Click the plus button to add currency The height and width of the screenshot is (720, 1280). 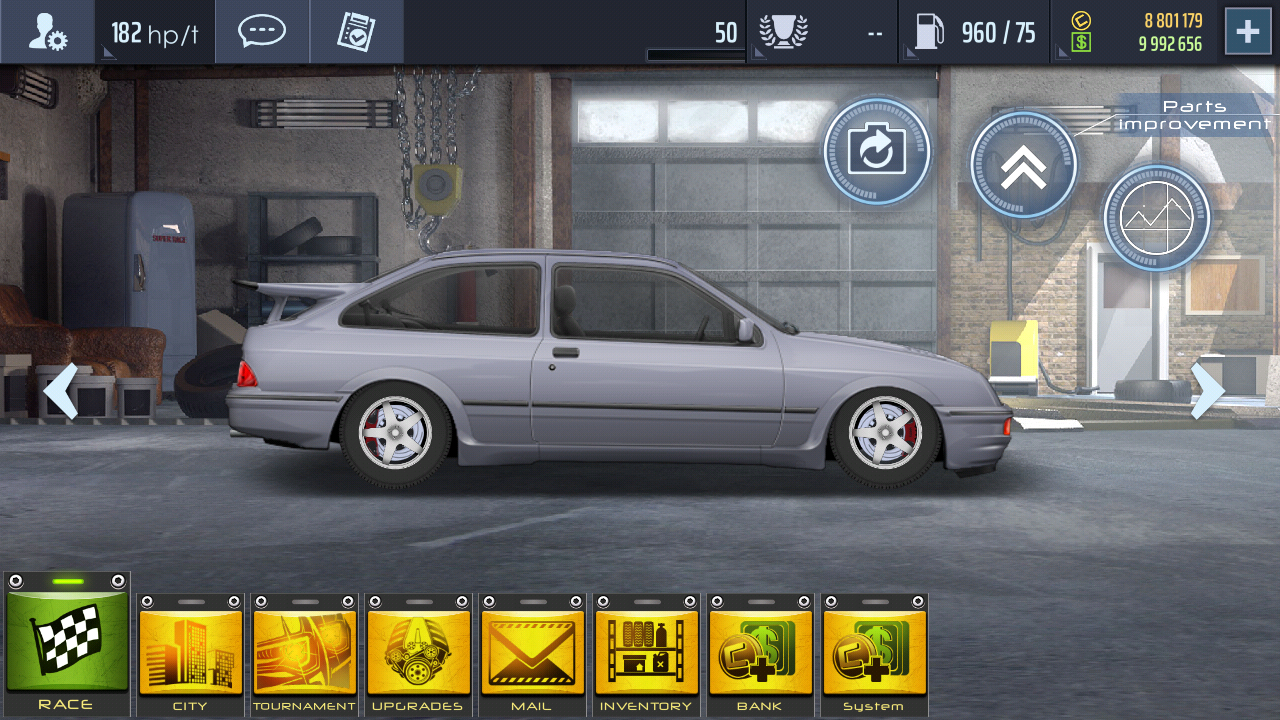tap(1247, 32)
